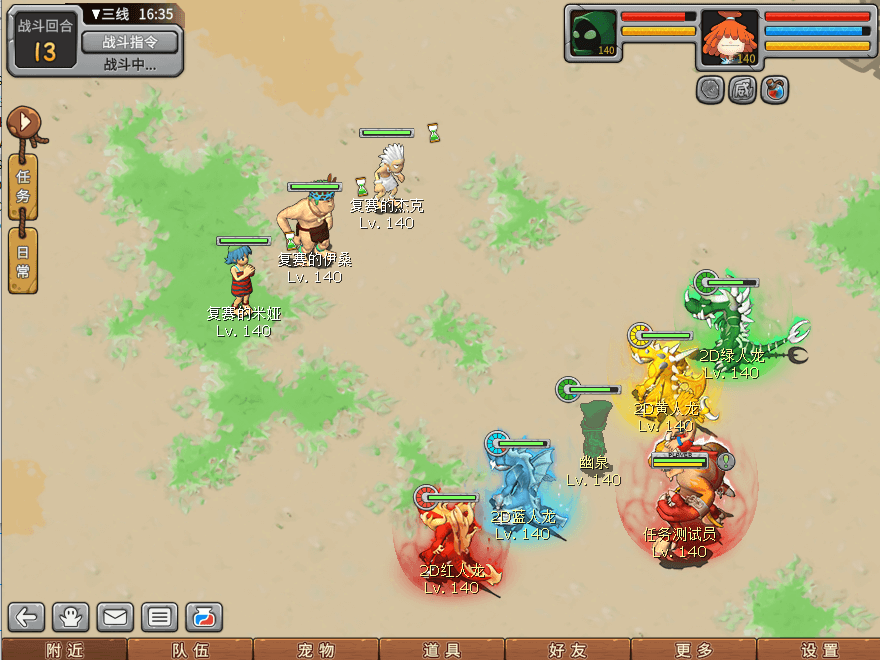Screen dimensions: 880x660
Task: Open the 好友 friends tab
Action: coord(567,650)
